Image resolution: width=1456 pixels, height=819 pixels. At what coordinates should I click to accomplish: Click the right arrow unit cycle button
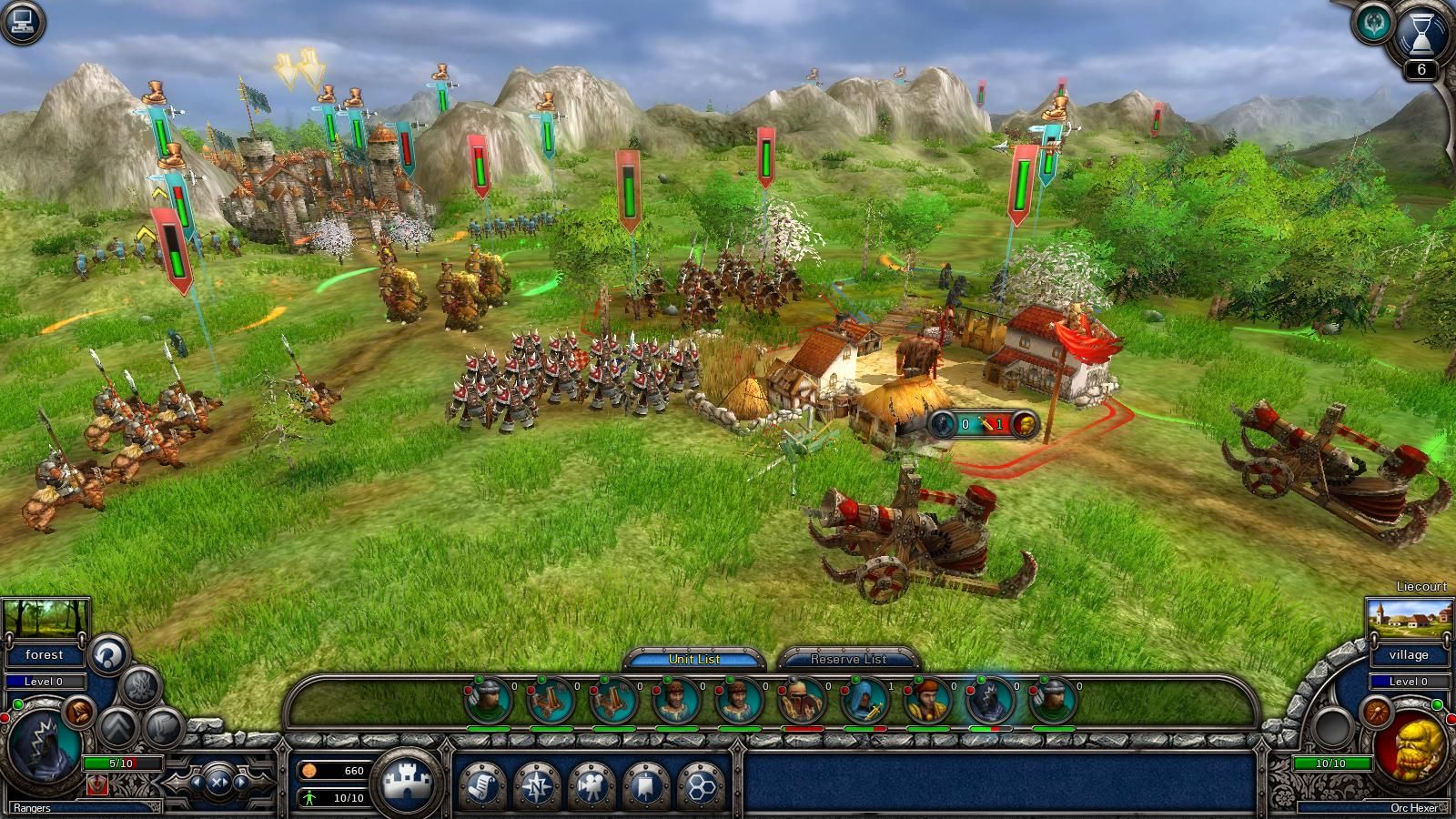(x=240, y=783)
